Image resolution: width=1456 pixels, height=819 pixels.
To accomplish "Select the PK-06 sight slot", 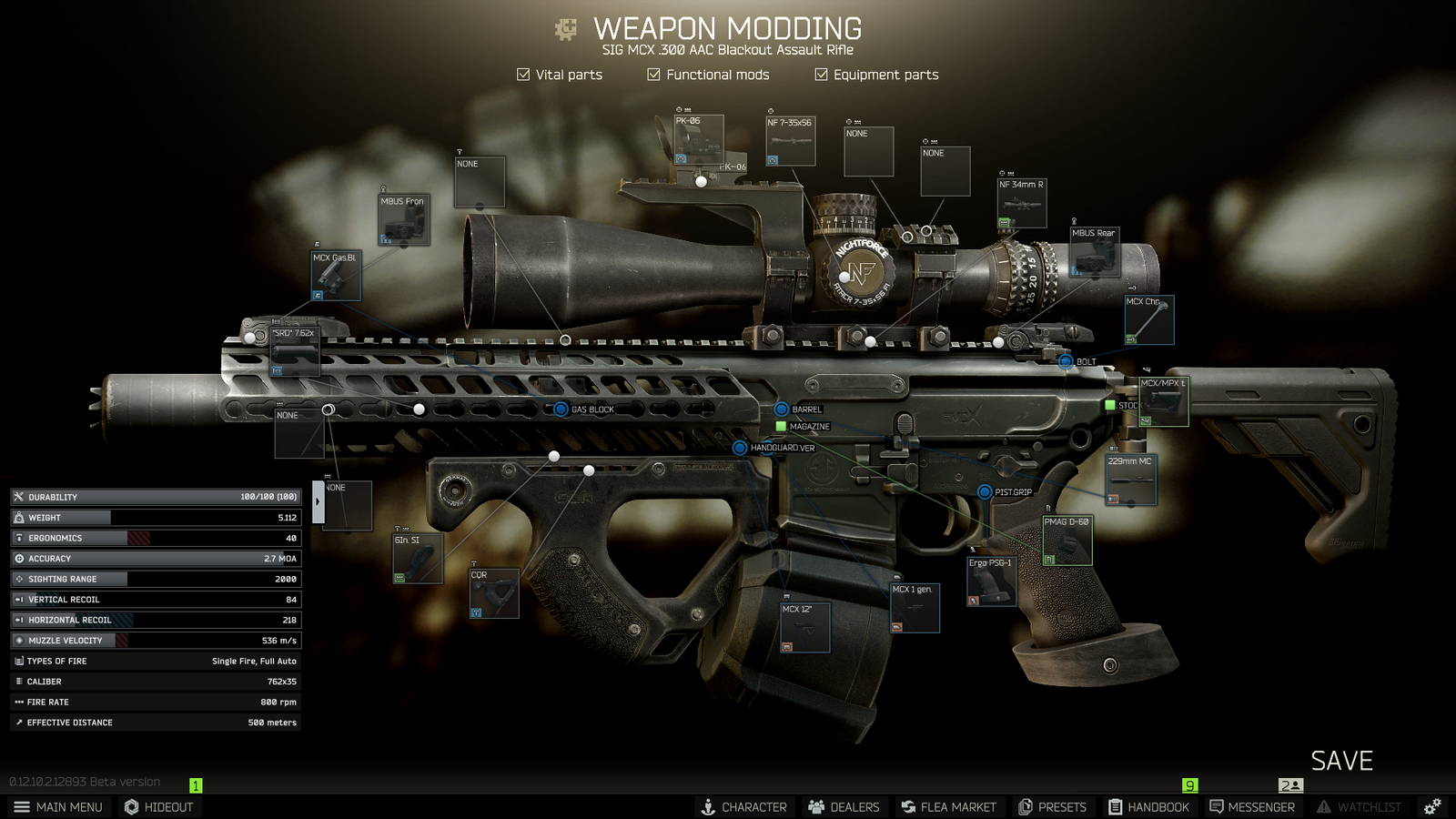I will tap(699, 140).
